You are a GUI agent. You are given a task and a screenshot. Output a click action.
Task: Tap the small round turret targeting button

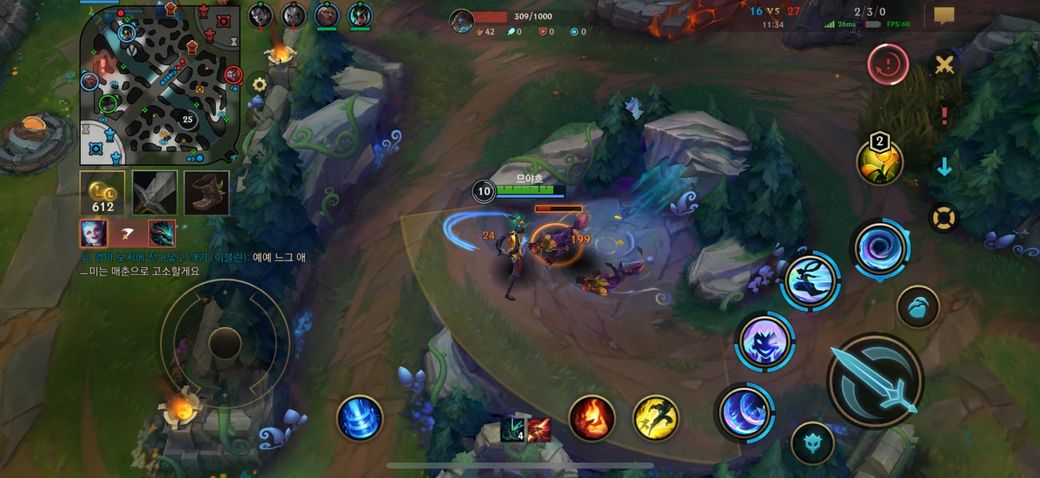pos(917,307)
